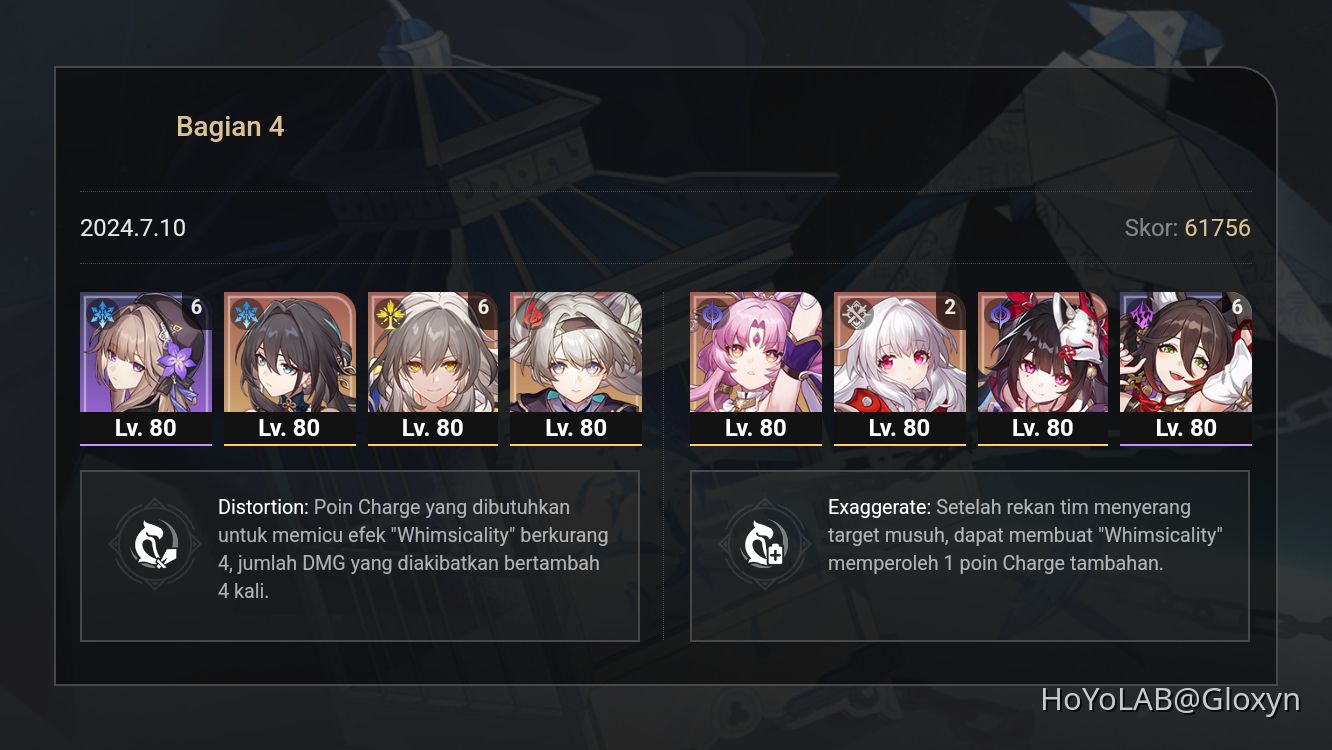Image resolution: width=1332 pixels, height=750 pixels.
Task: Switch to the Bagian 4 tab
Action: pyautogui.click(x=230, y=126)
